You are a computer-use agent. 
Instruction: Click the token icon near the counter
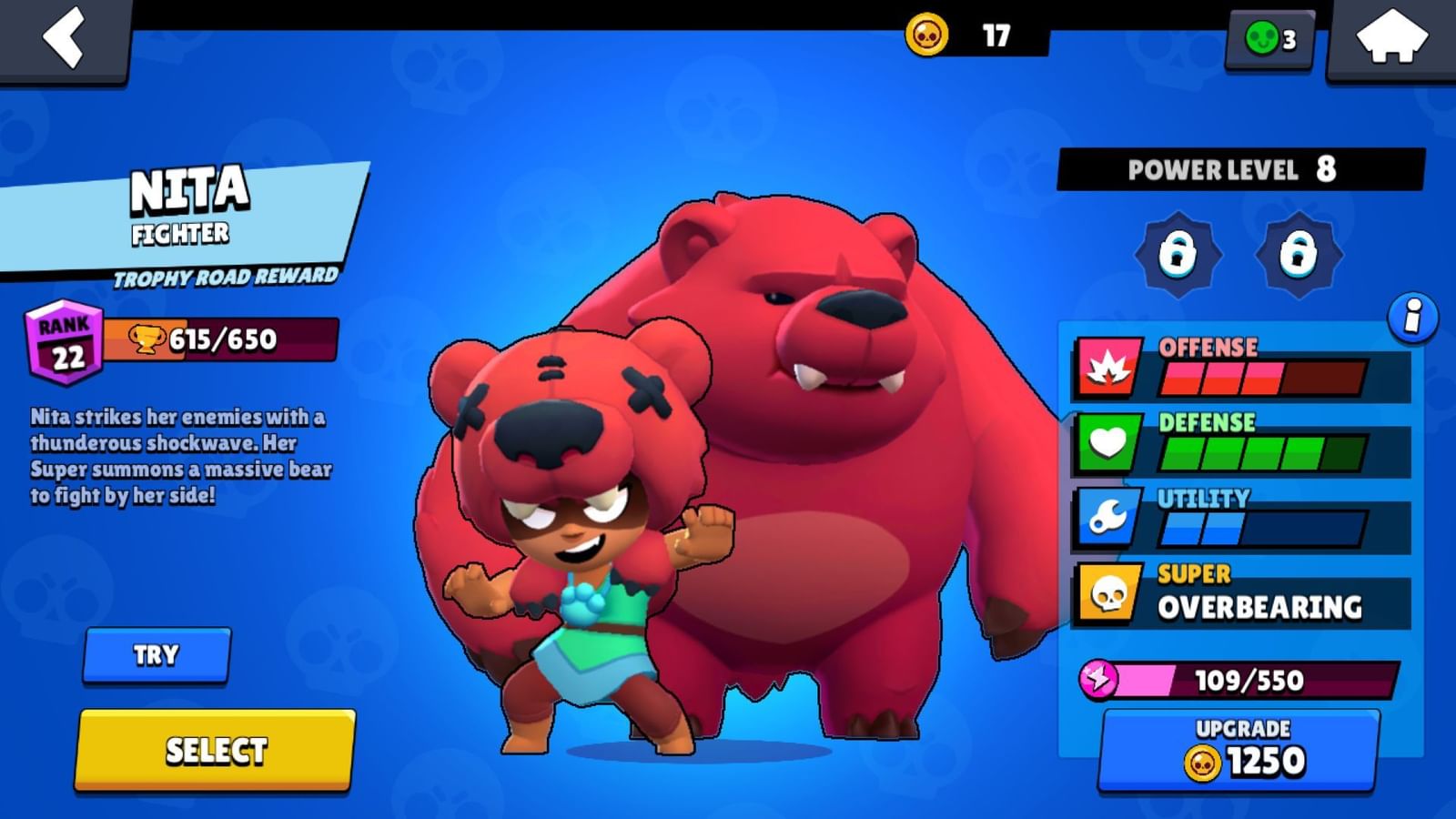(1263, 37)
